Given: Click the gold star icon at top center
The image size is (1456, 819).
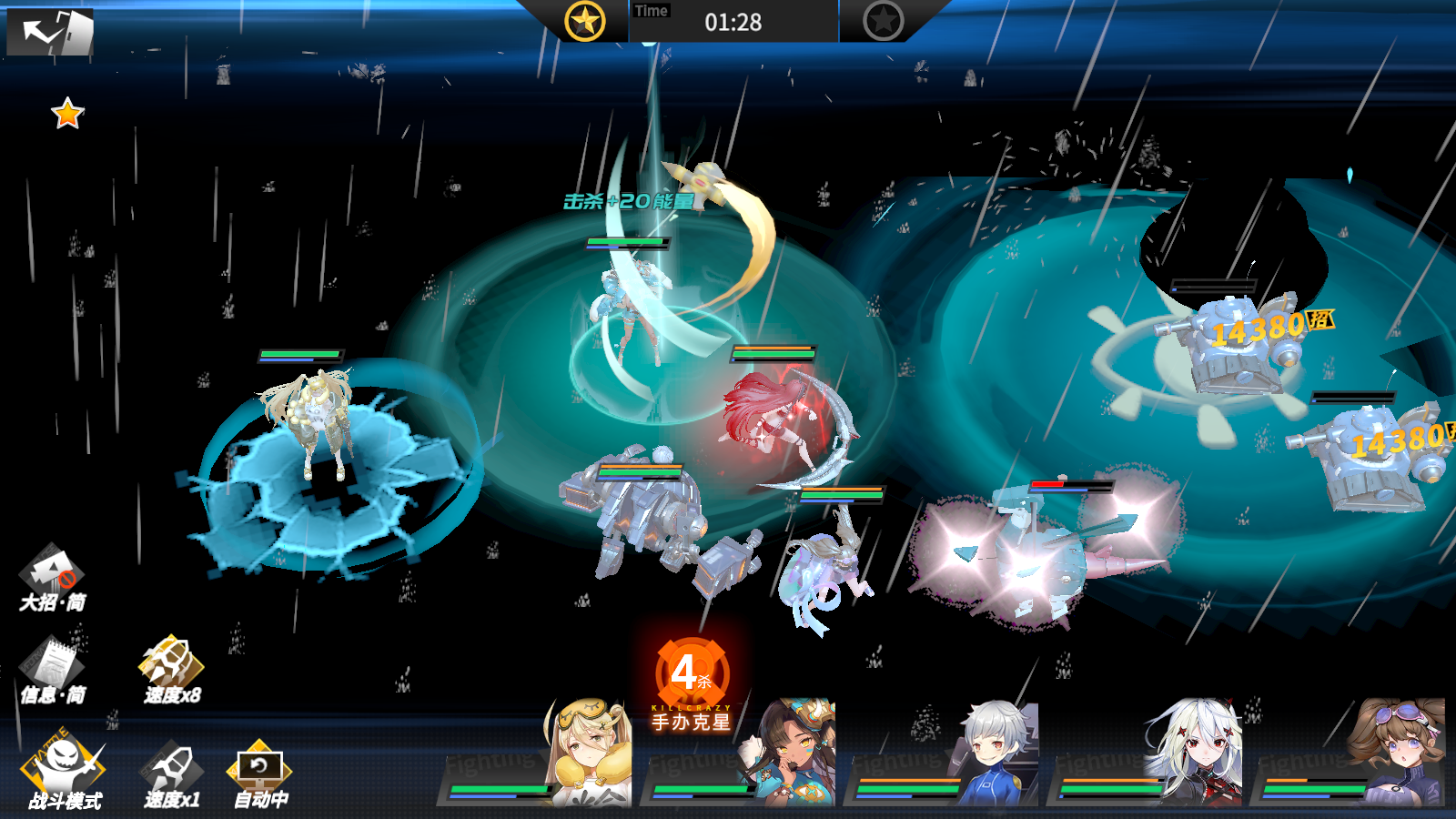Looking at the screenshot, I should coord(584,20).
